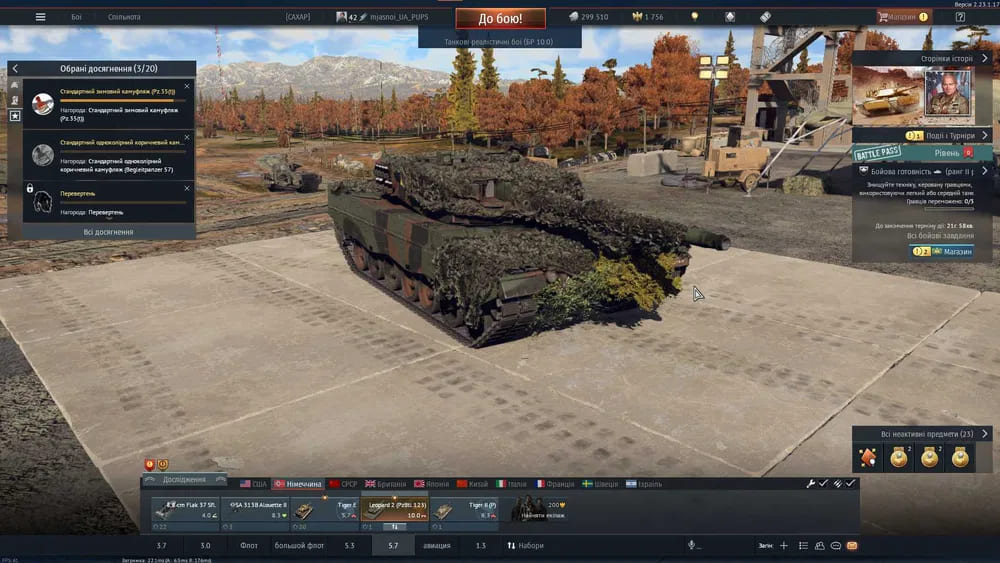Screen dimensions: 1000x563
Task: Switch to the Німеччина nation tab
Action: click(298, 484)
